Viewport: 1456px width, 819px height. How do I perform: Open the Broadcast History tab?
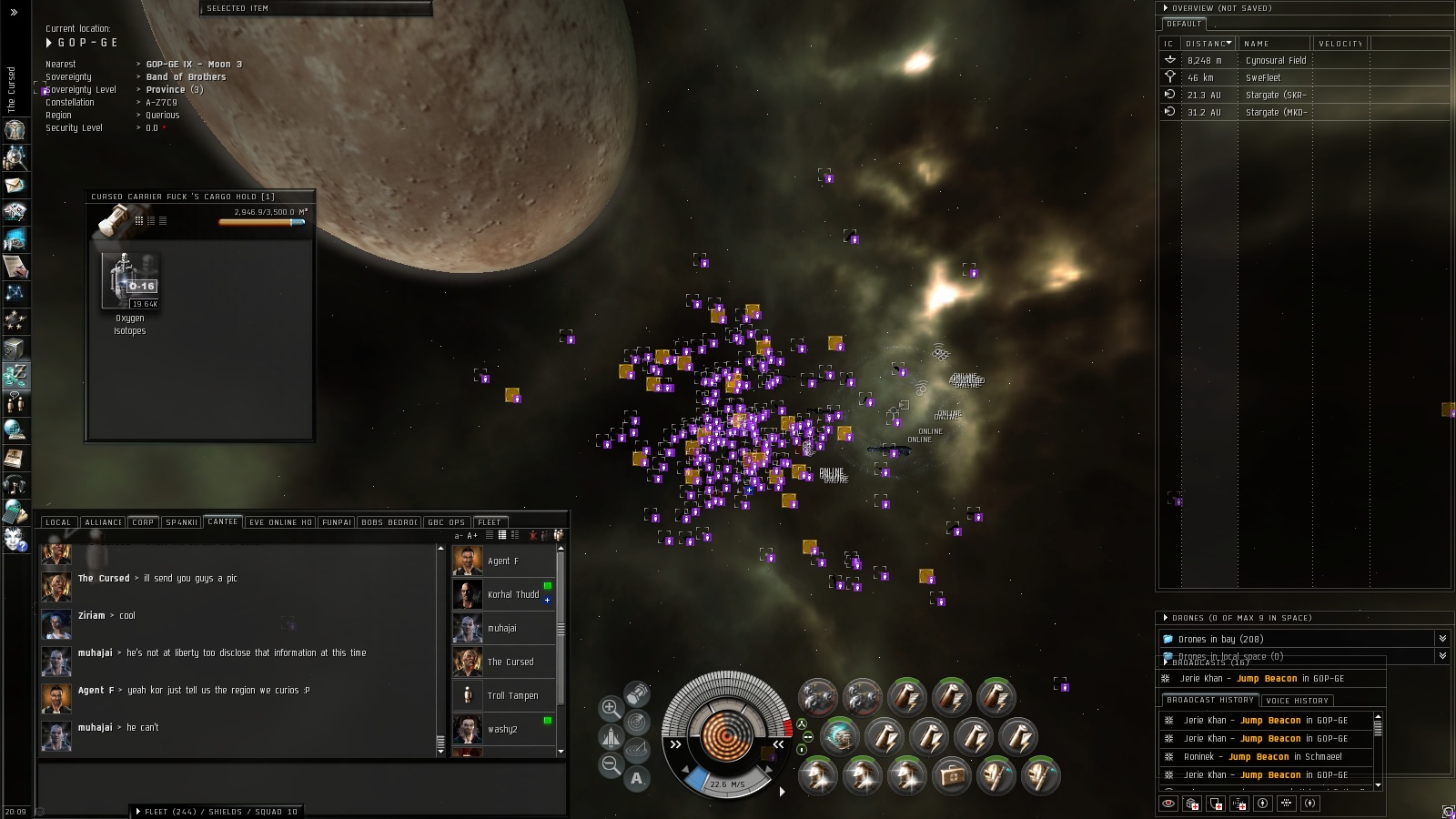[x=1210, y=701]
